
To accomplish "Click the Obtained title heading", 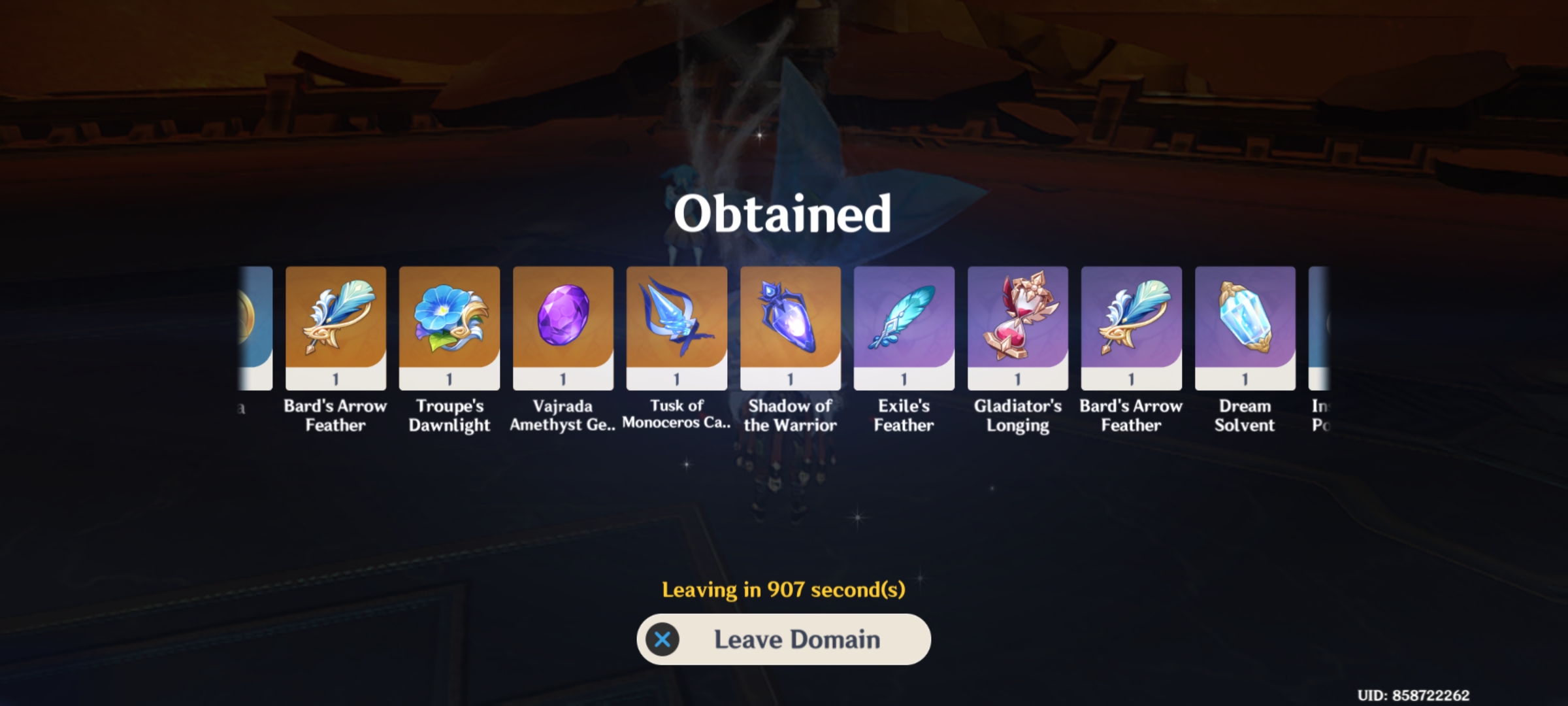I will [x=783, y=214].
